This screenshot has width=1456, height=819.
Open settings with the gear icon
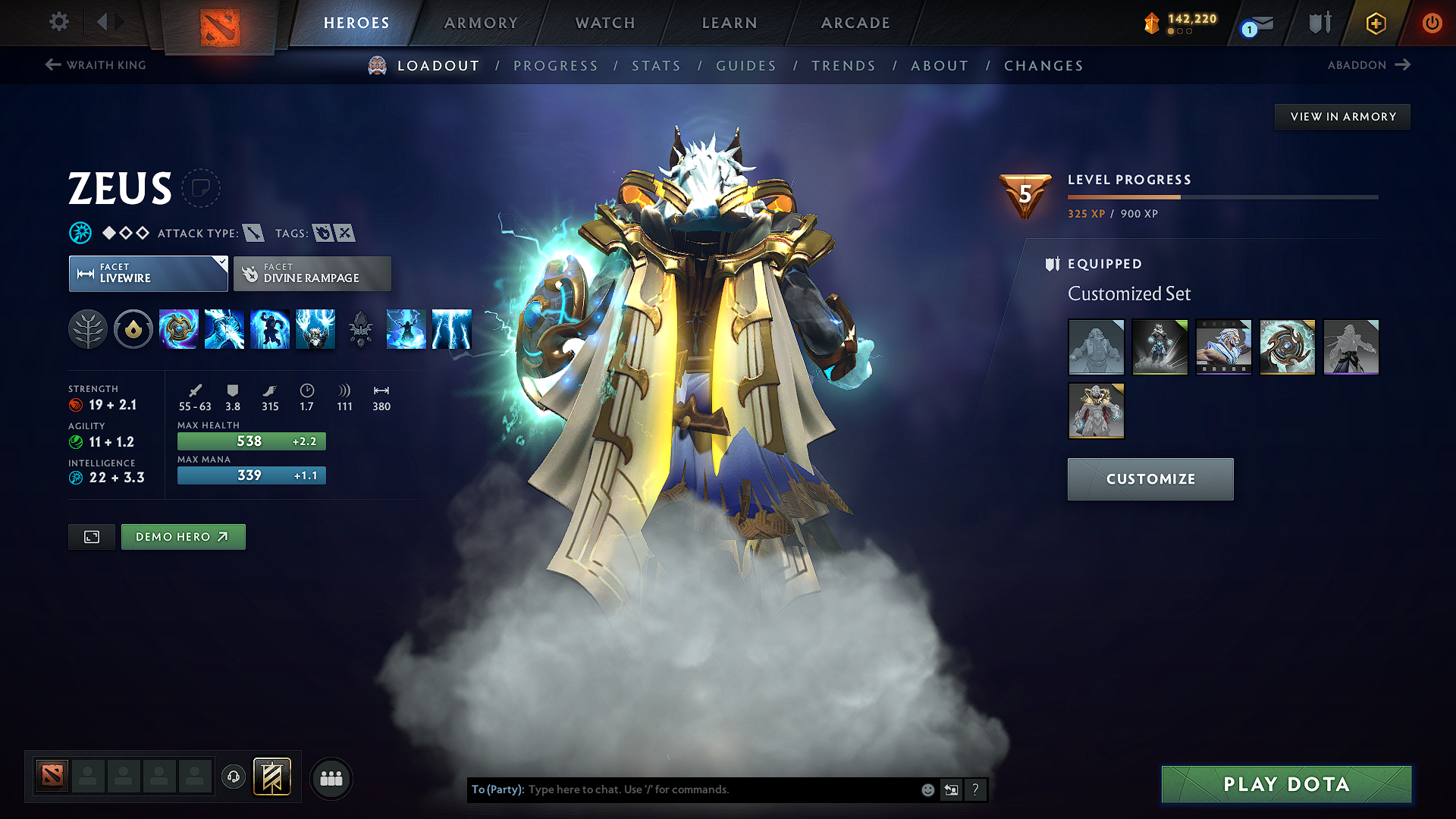pyautogui.click(x=58, y=22)
